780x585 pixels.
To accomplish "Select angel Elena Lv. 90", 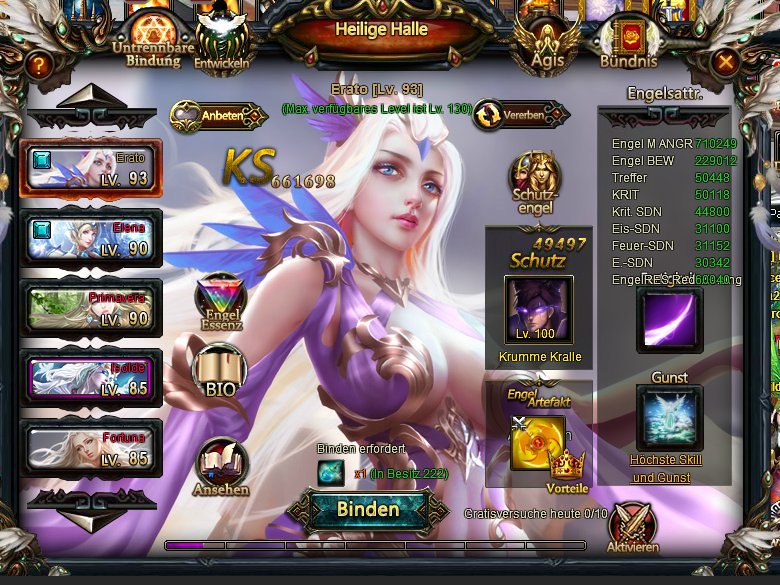I will click(x=90, y=238).
